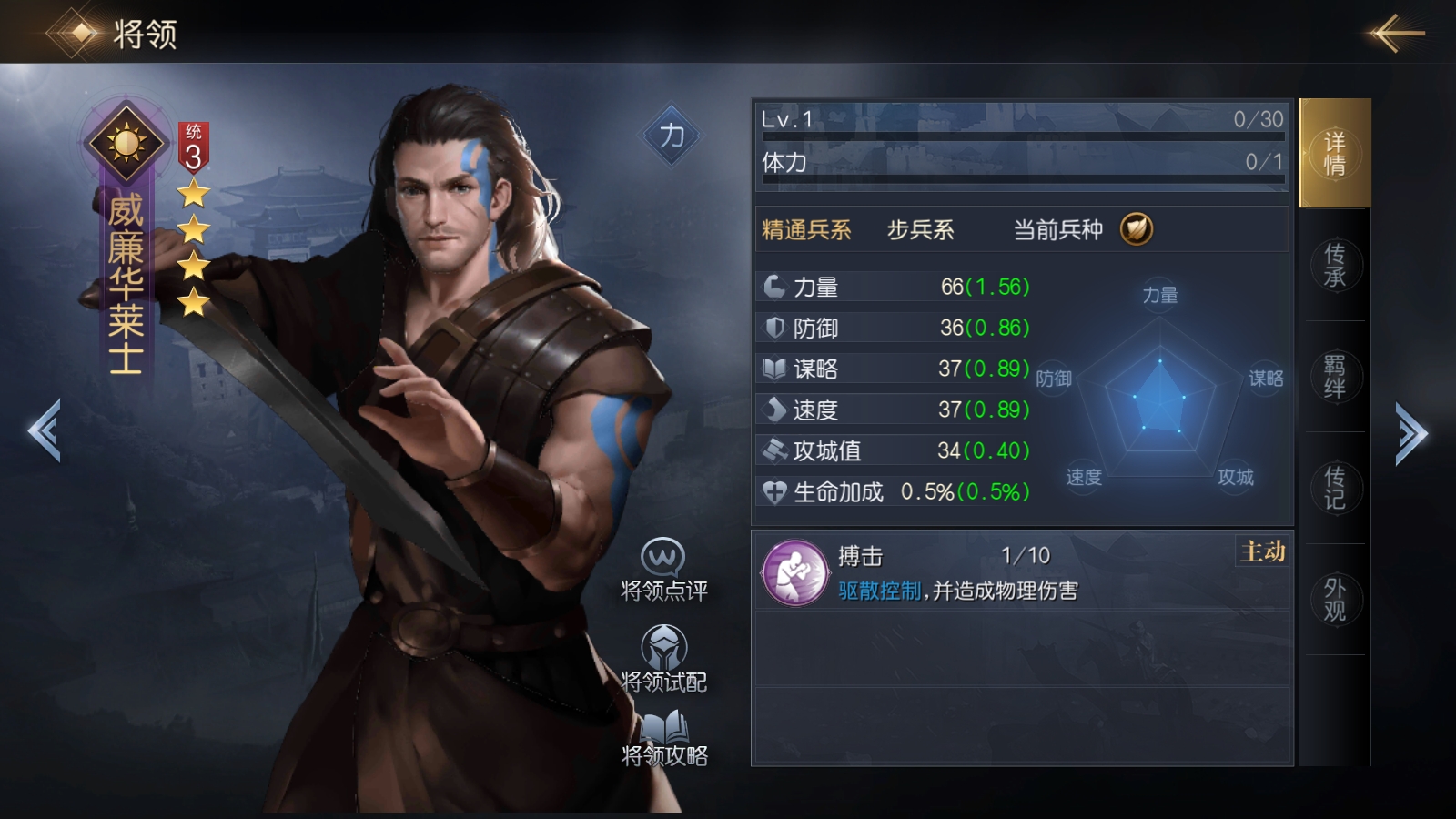Go back using the top-right arrow
1456x819 pixels.
pos(1397,34)
